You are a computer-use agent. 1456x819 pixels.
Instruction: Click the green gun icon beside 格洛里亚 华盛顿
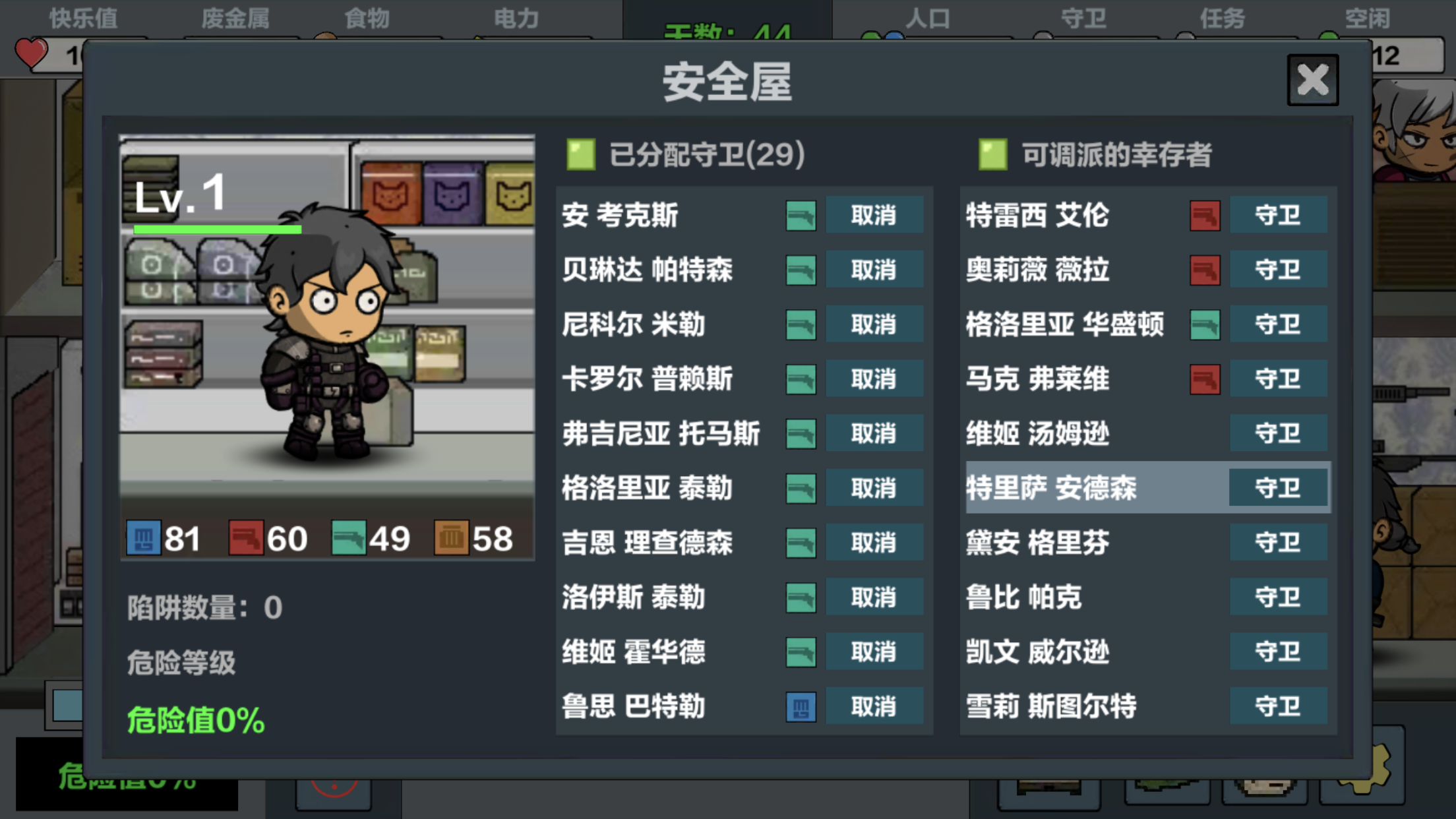[x=1204, y=324]
